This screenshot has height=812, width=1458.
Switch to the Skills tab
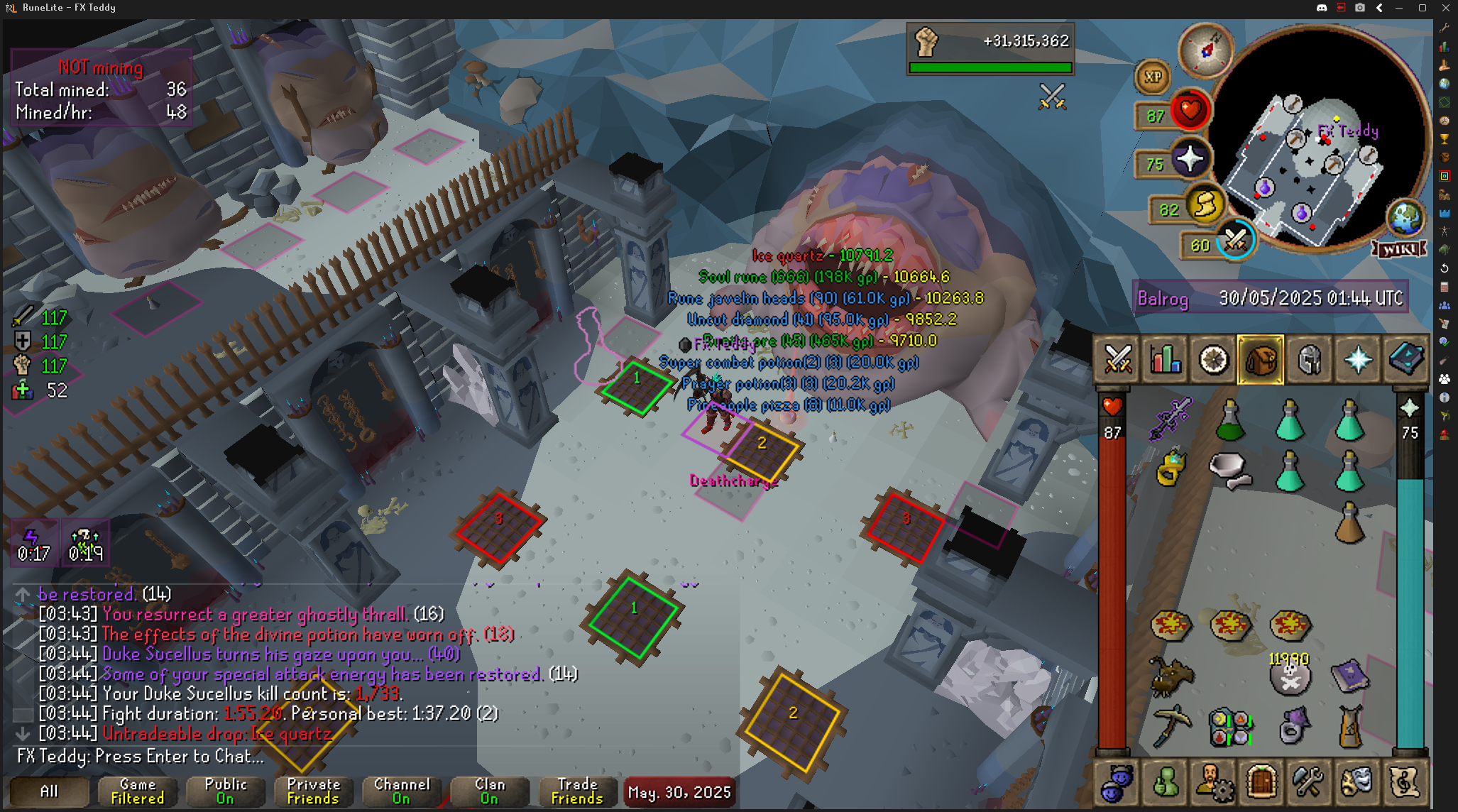(1166, 360)
